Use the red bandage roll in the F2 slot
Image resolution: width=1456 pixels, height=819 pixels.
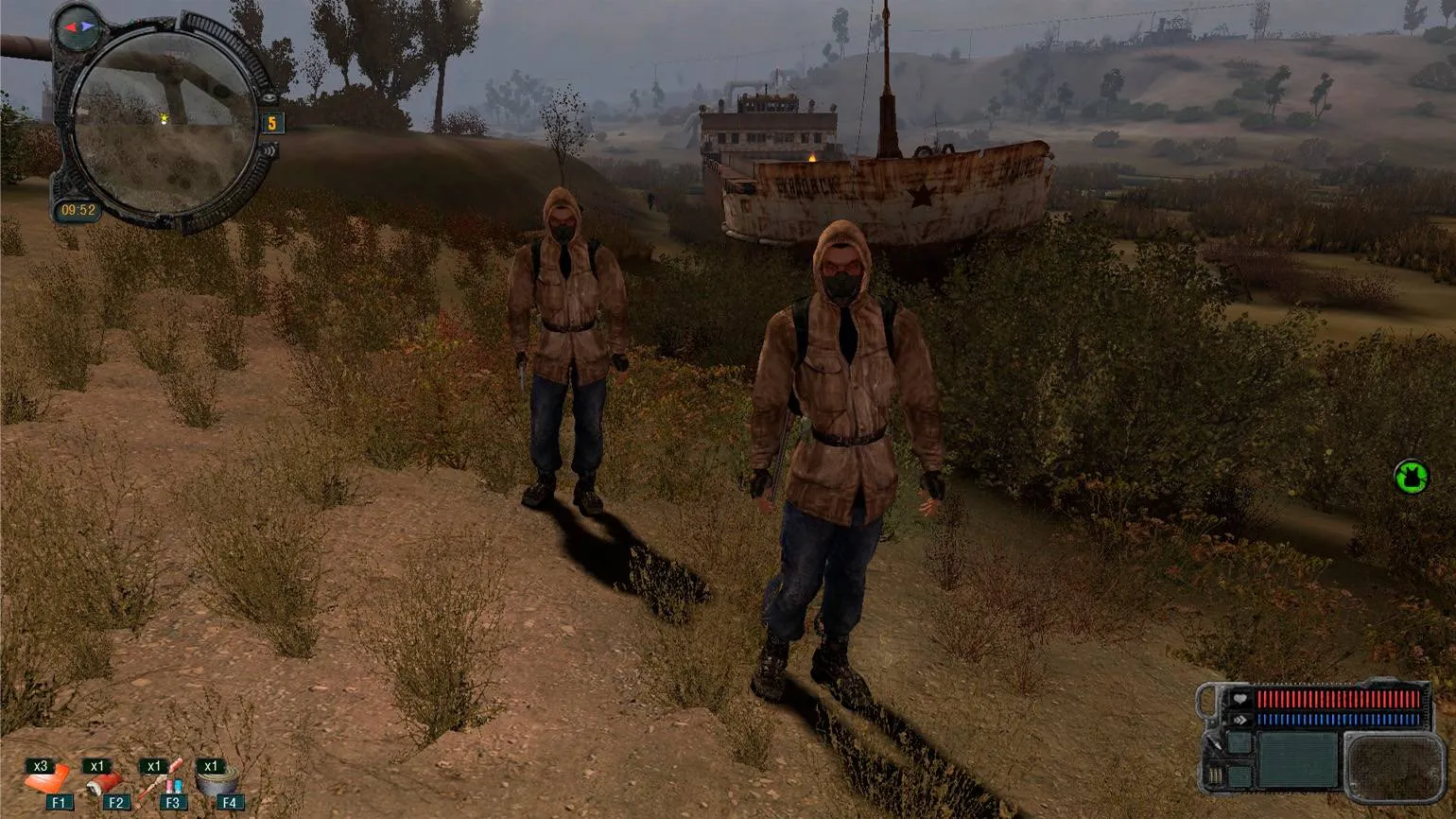104,784
